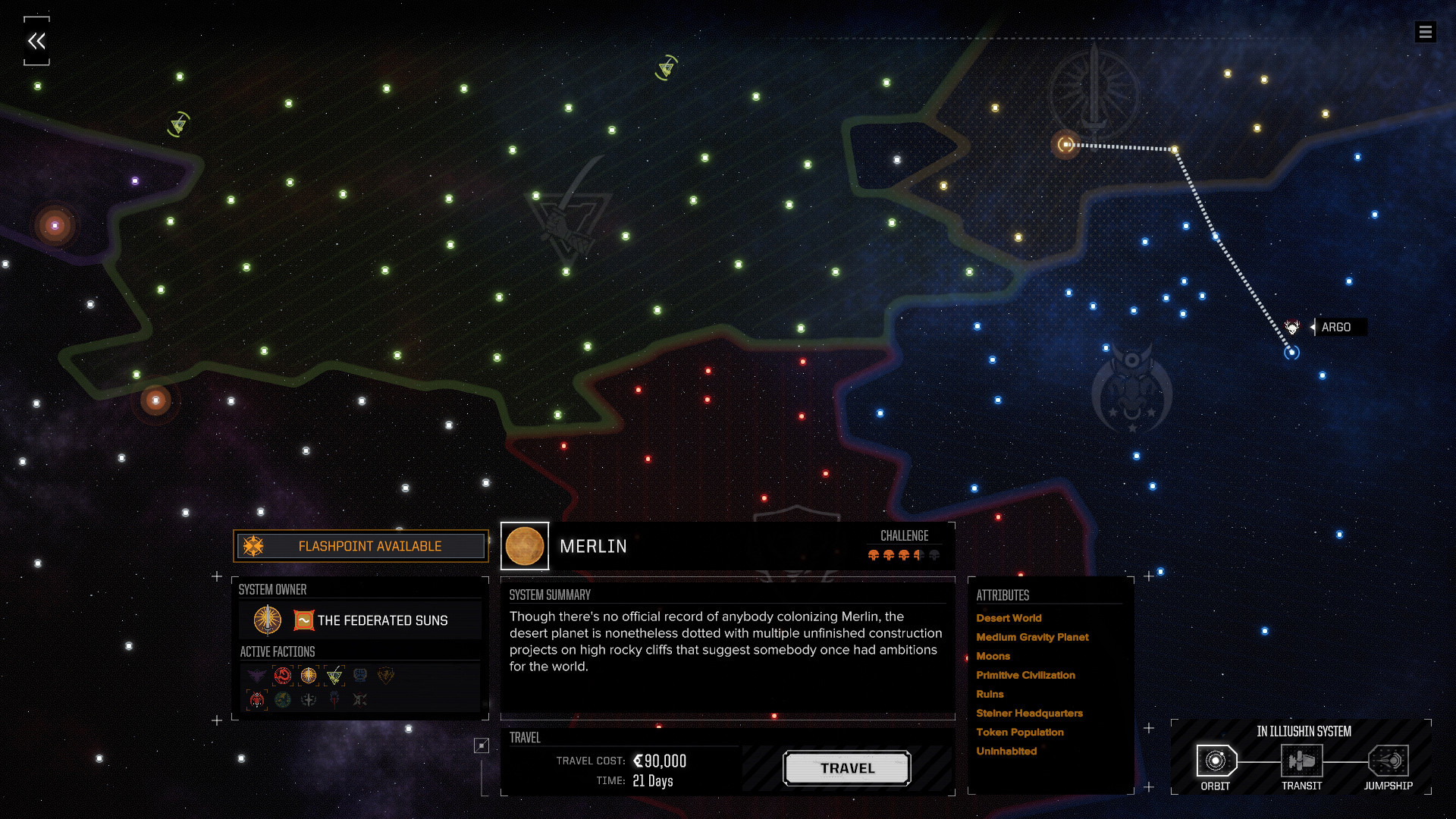The width and height of the screenshot is (1456, 819).
Task: Toggle the small panel collapse icon
Action: pos(482,745)
